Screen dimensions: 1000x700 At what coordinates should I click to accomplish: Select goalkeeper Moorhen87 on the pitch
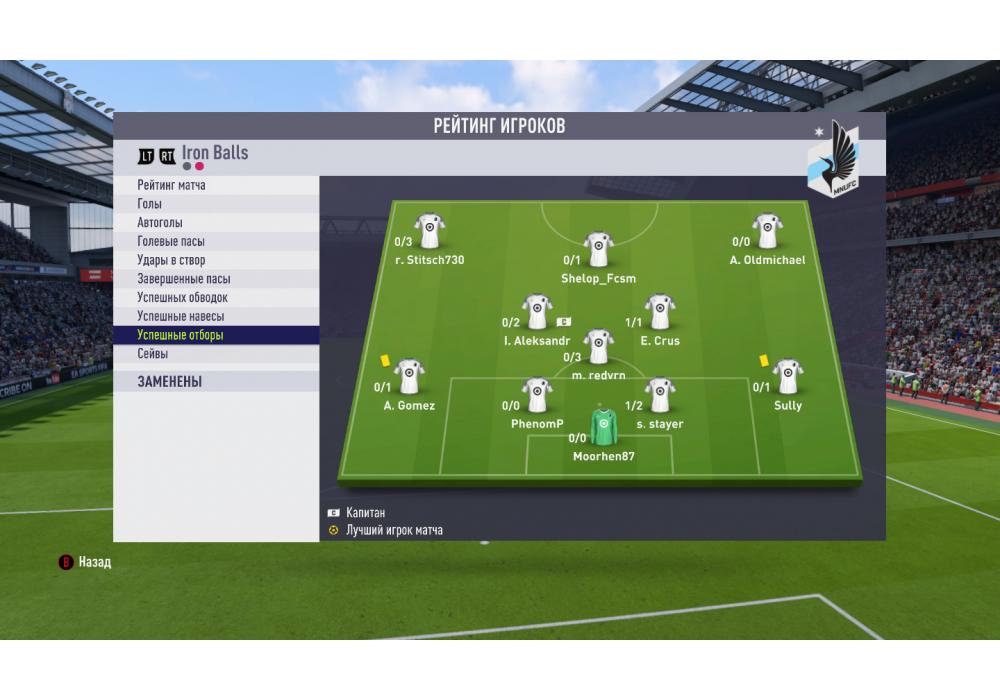[x=603, y=427]
